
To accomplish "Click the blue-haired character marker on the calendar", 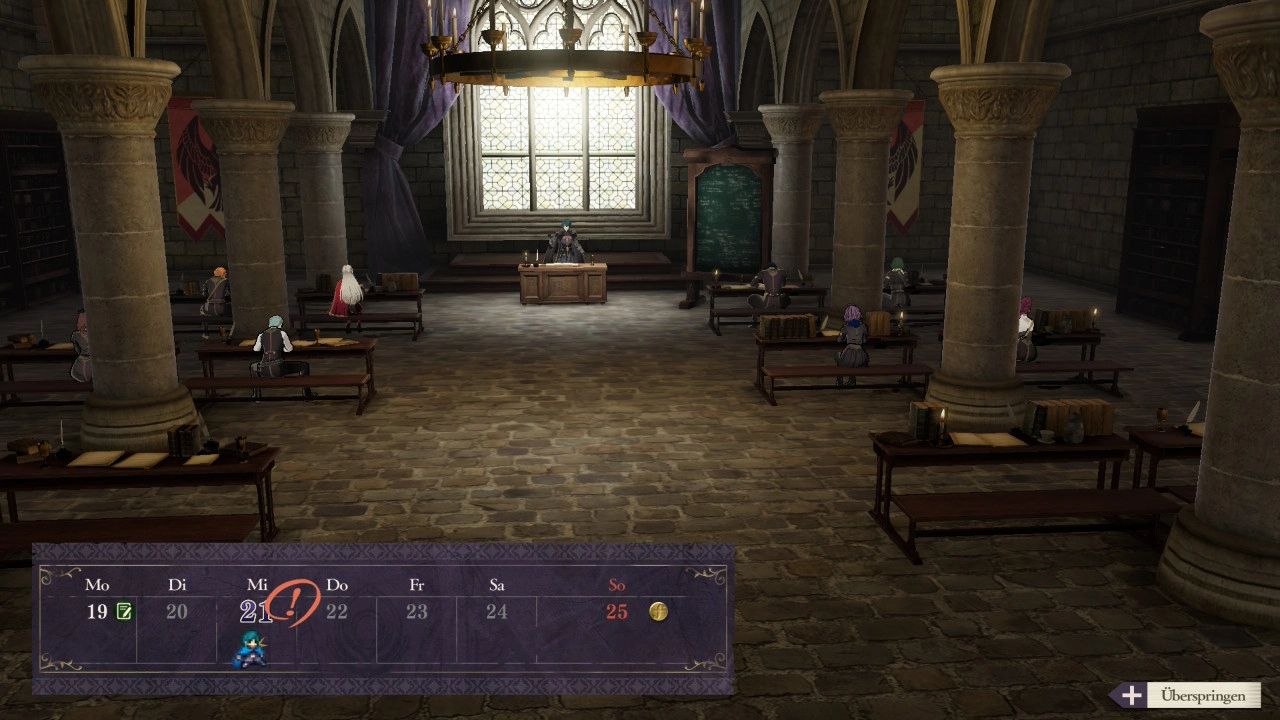I will click(x=250, y=650).
